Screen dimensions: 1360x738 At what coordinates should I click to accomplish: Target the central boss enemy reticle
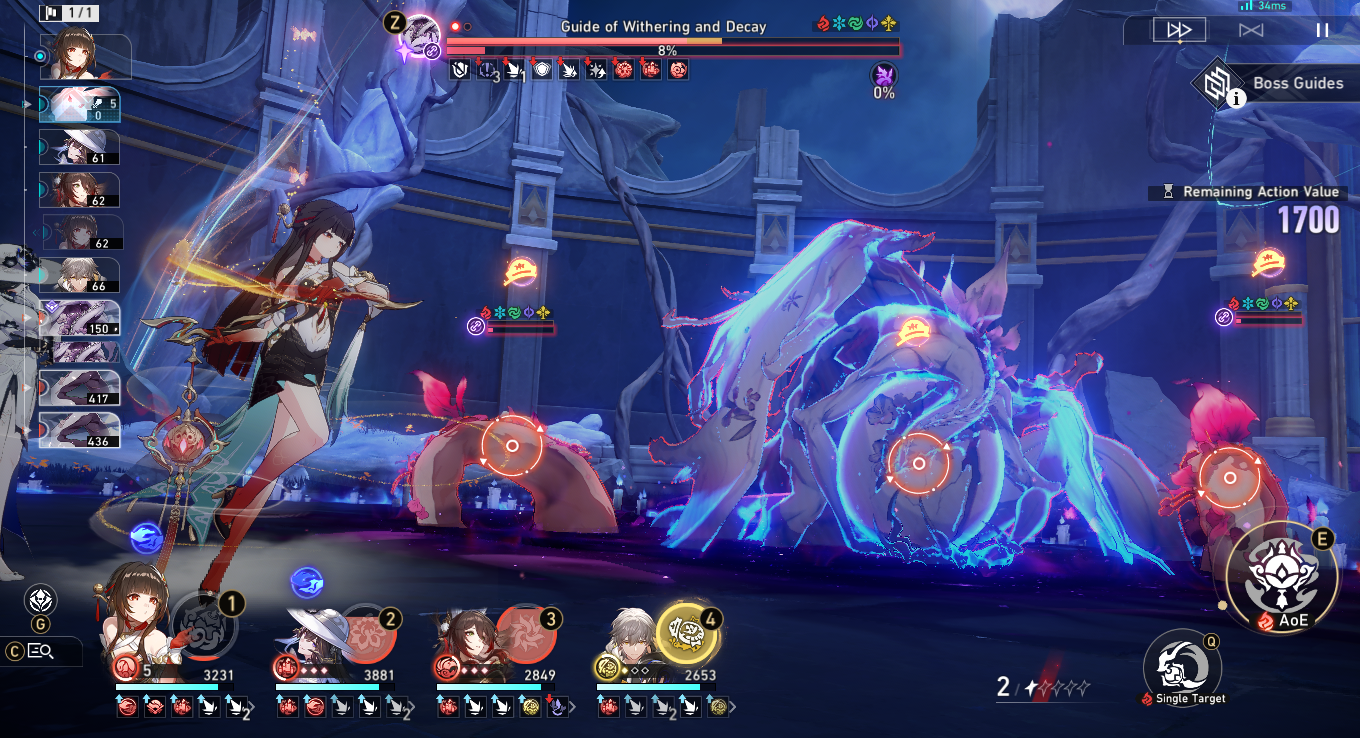pyautogui.click(x=919, y=464)
